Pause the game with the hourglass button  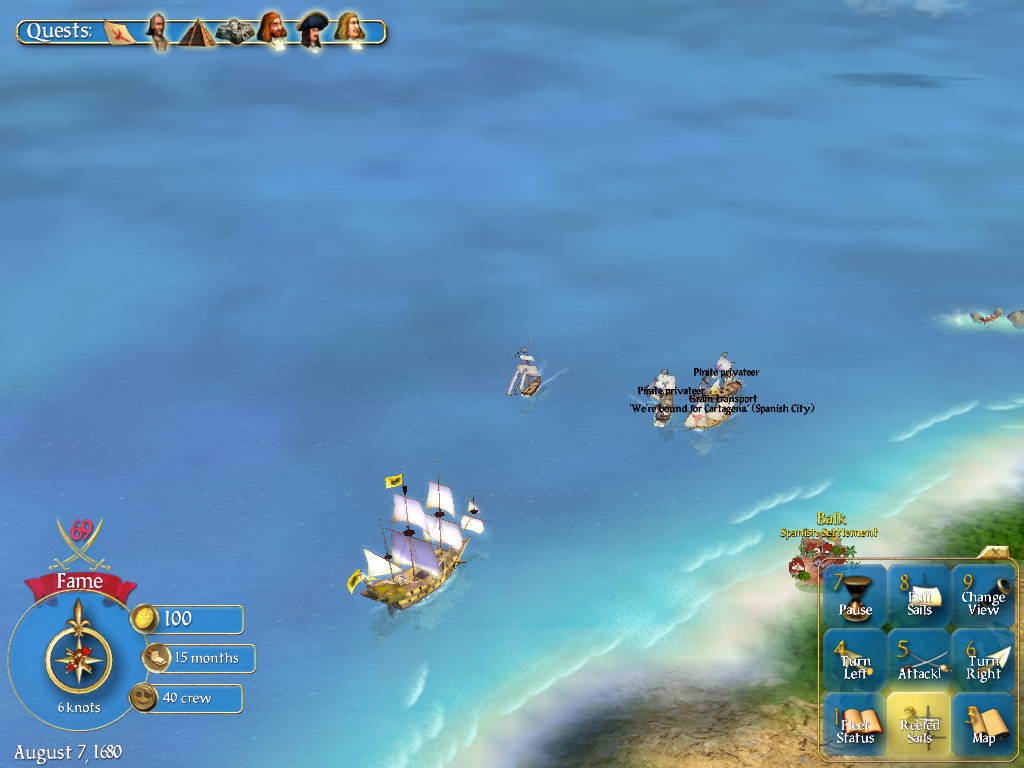(854, 595)
